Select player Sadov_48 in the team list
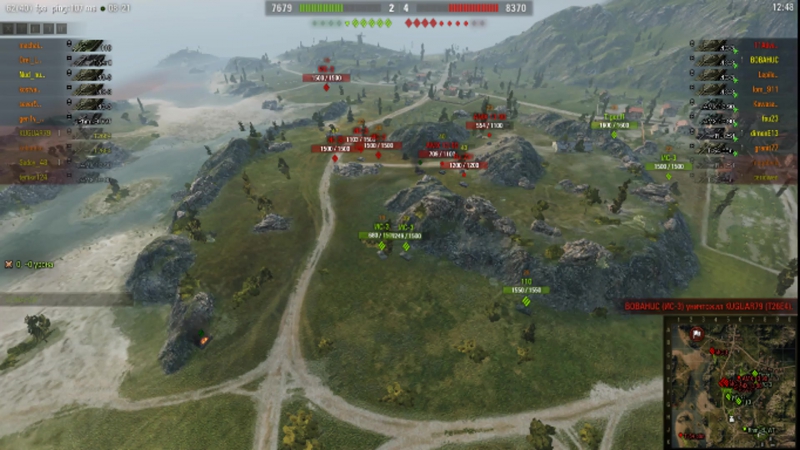Image resolution: width=800 pixels, height=450 pixels. click(35, 162)
